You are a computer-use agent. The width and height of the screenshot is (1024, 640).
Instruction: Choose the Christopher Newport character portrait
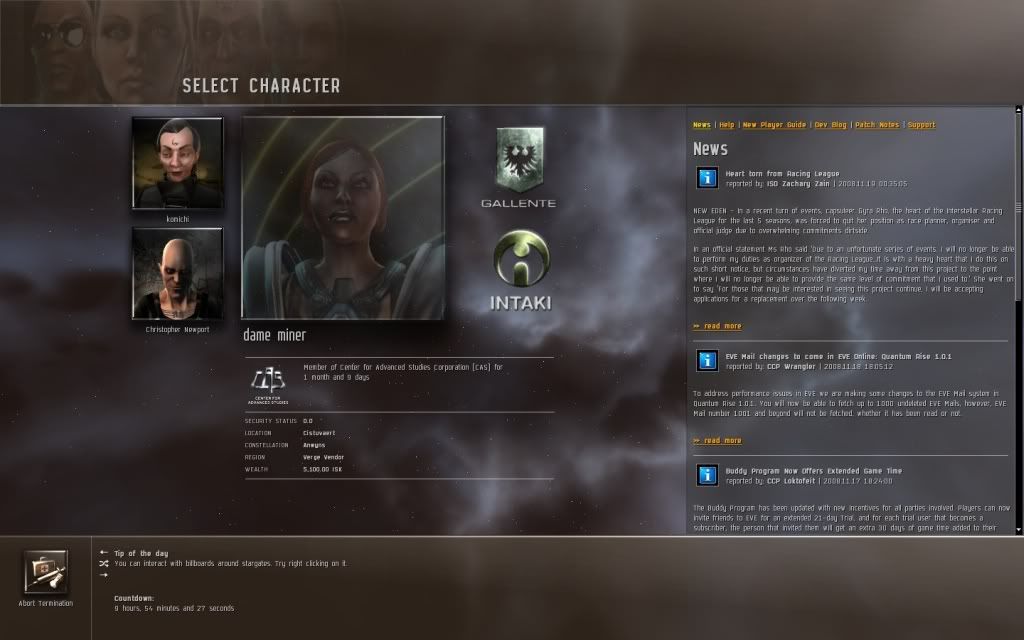pyautogui.click(x=177, y=273)
